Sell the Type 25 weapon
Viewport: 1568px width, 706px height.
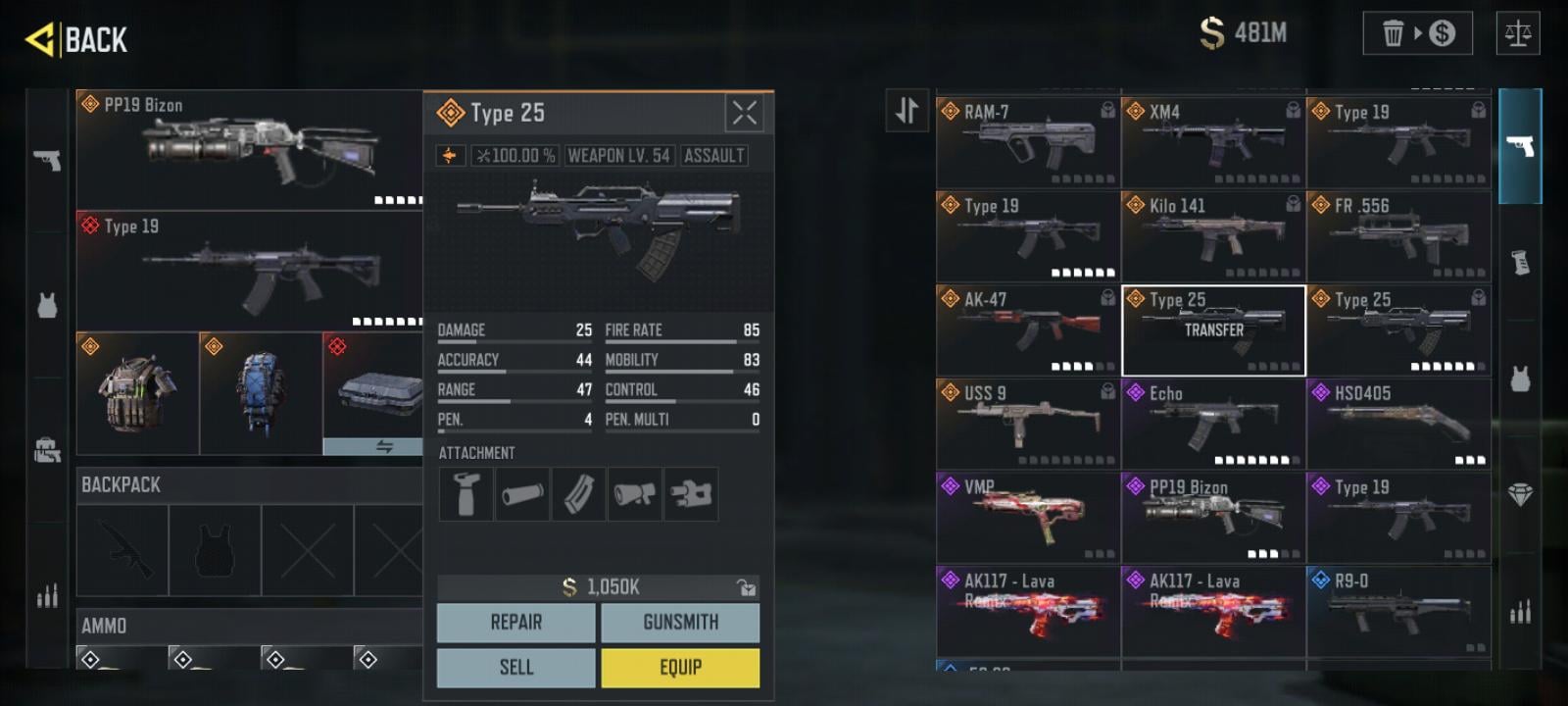click(515, 668)
